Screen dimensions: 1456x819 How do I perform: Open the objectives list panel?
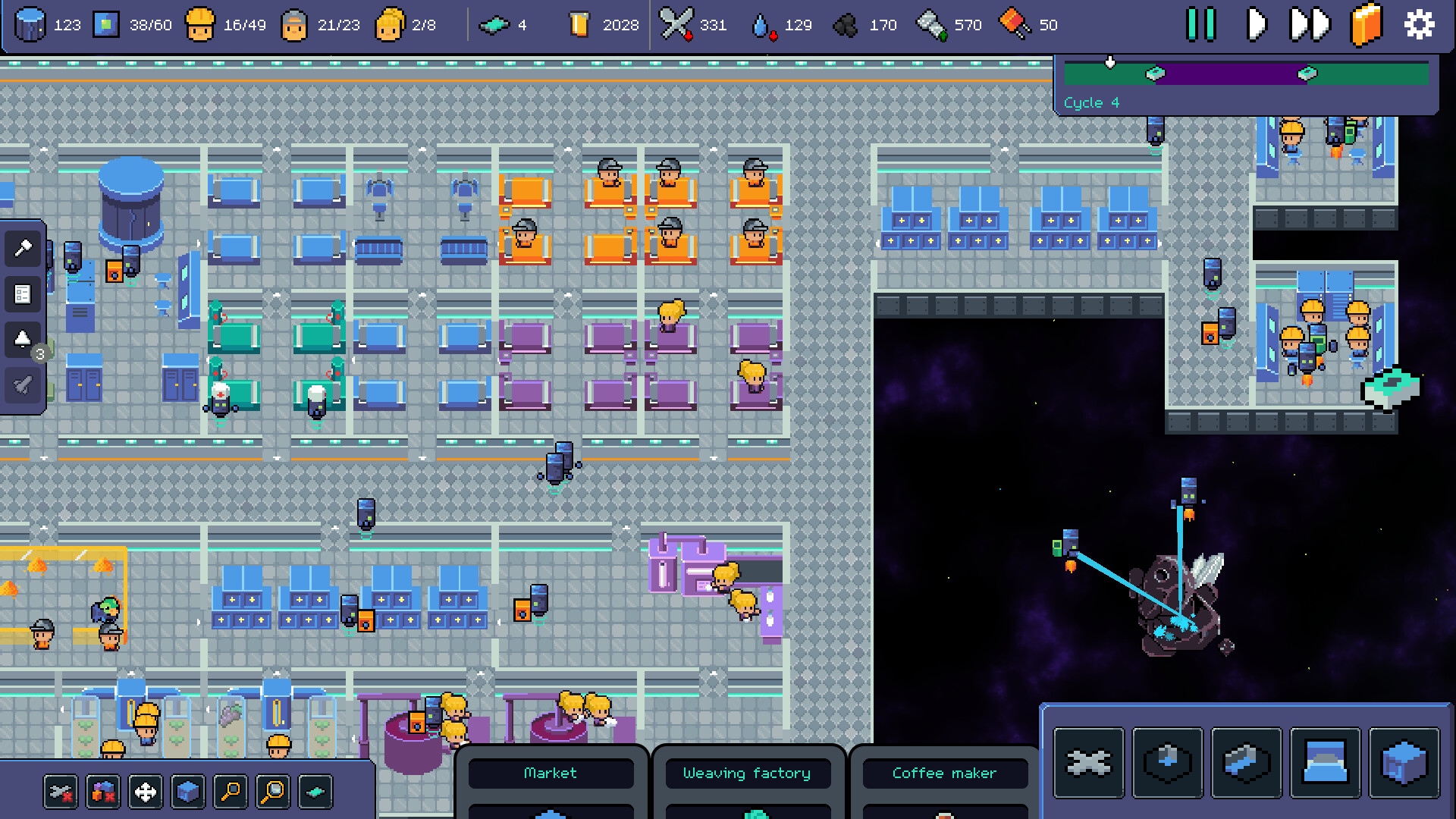[x=22, y=296]
